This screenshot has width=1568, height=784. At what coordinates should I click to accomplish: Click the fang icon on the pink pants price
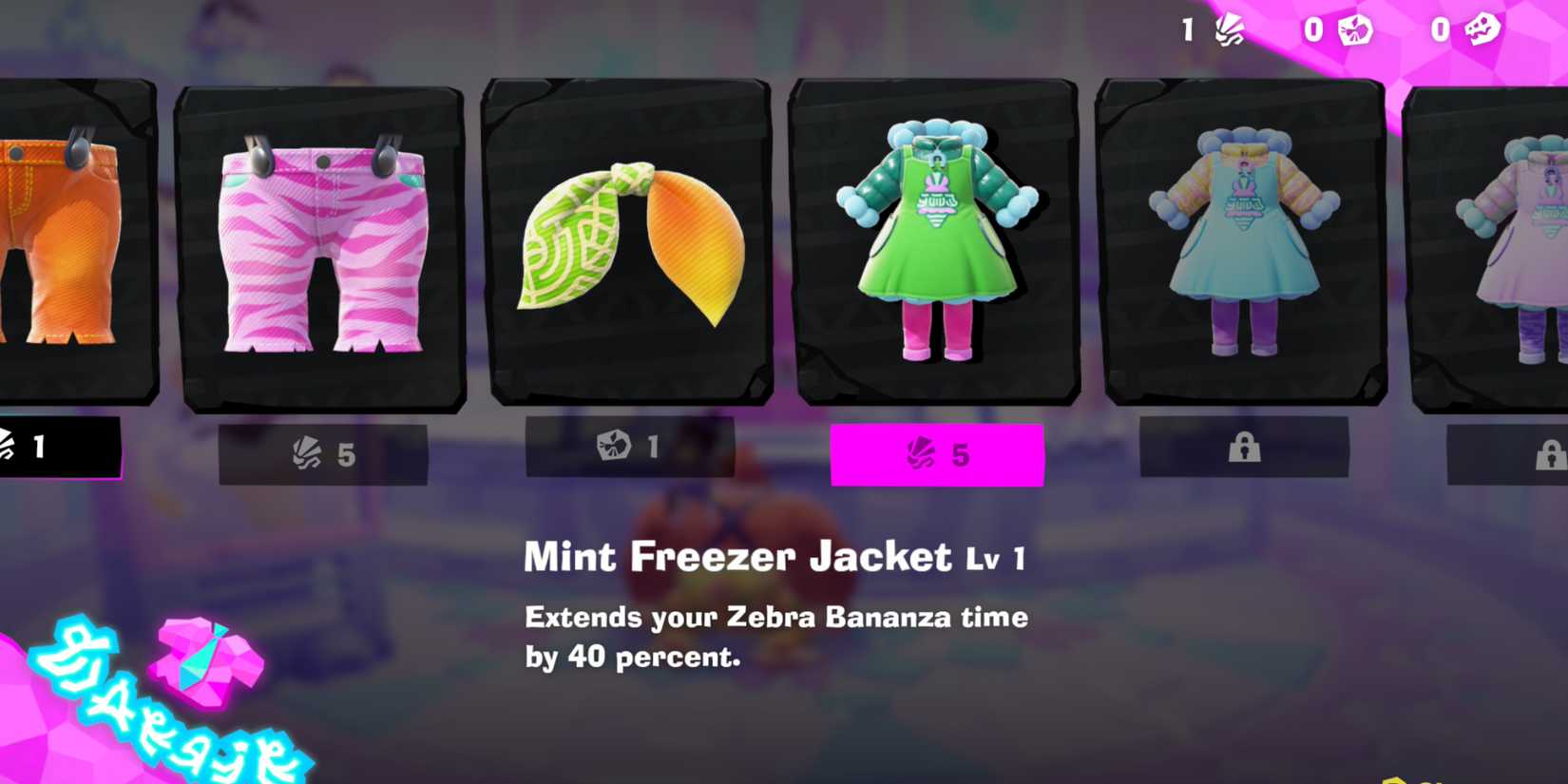pyautogui.click(x=309, y=454)
